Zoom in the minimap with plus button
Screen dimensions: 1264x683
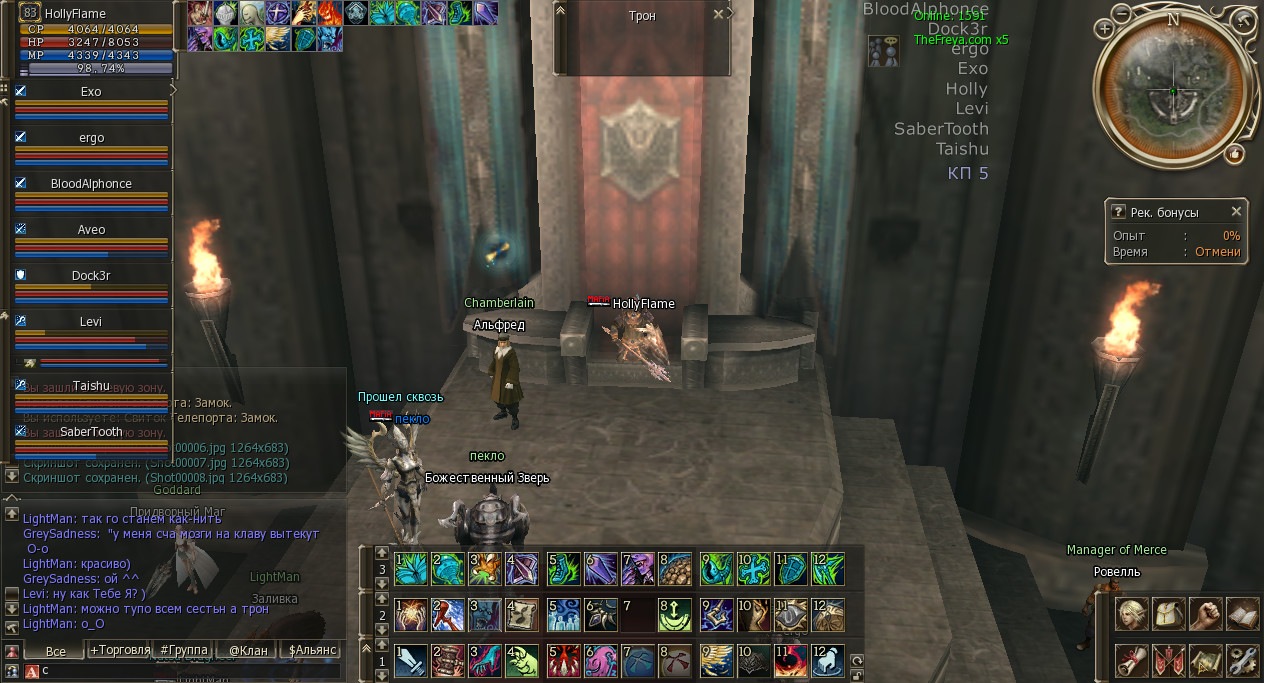[x=1105, y=29]
